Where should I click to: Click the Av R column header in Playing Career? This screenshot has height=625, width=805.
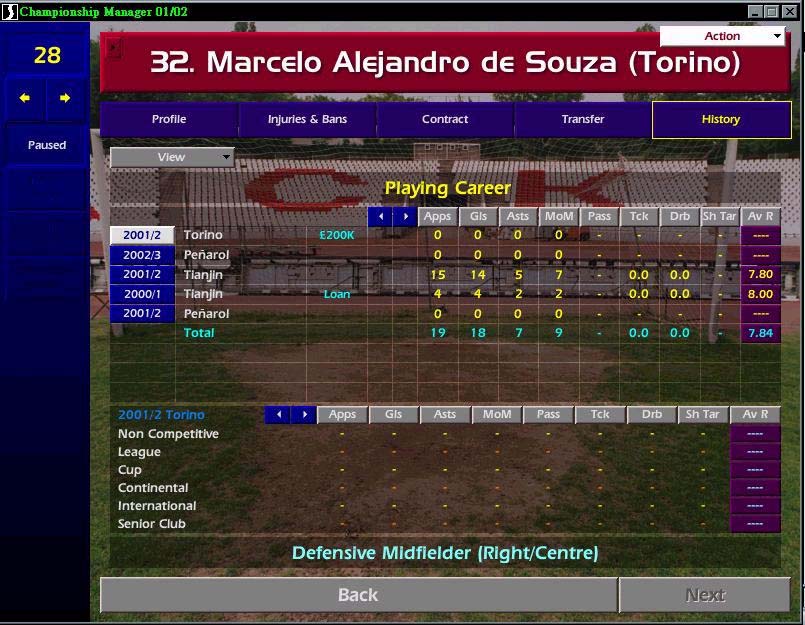click(761, 217)
